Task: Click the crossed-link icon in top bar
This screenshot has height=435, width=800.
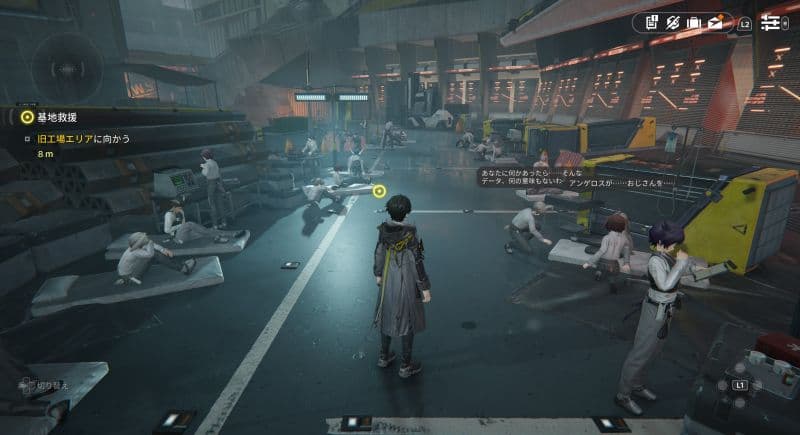Action: [673, 22]
